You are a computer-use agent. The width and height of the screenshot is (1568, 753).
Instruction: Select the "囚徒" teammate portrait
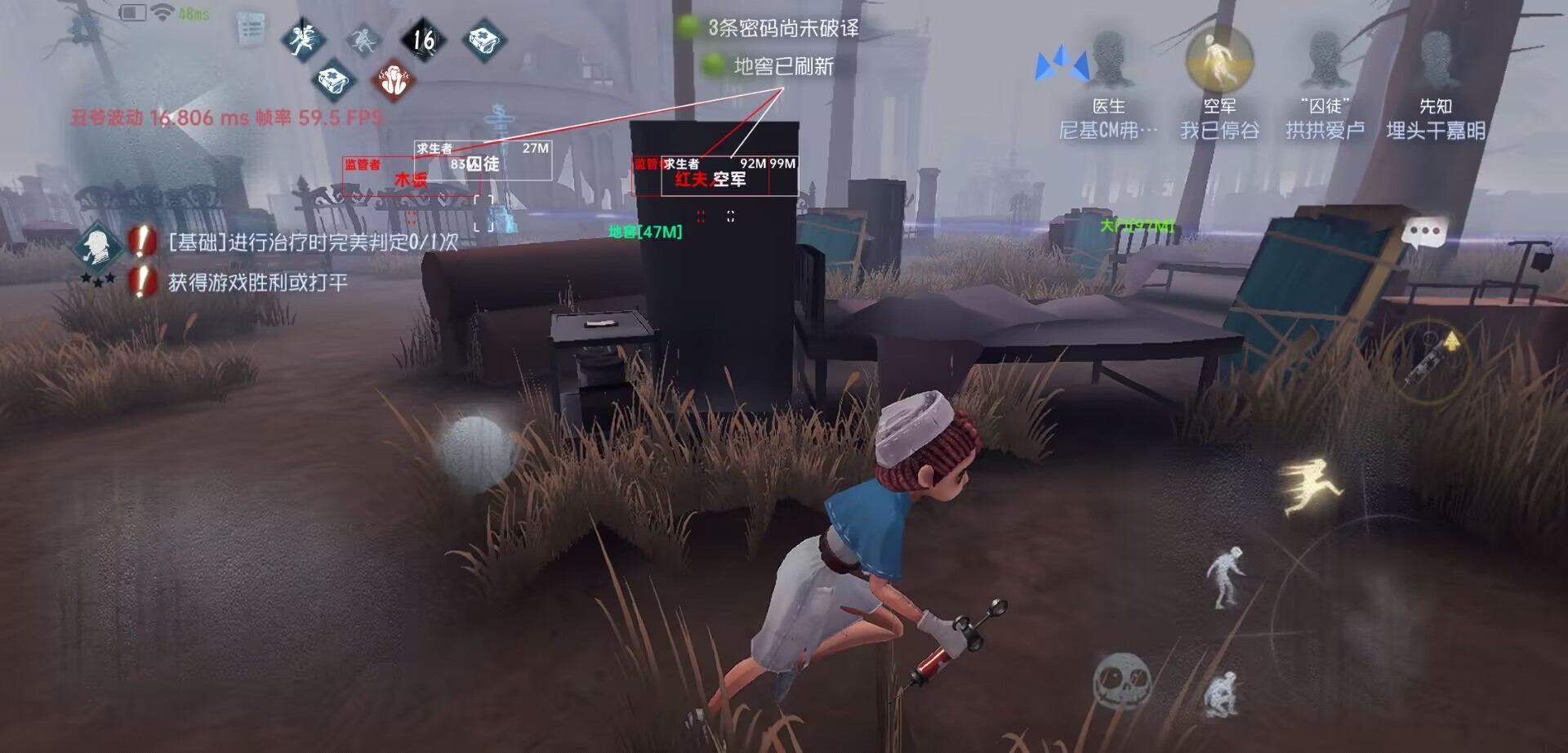1325,60
